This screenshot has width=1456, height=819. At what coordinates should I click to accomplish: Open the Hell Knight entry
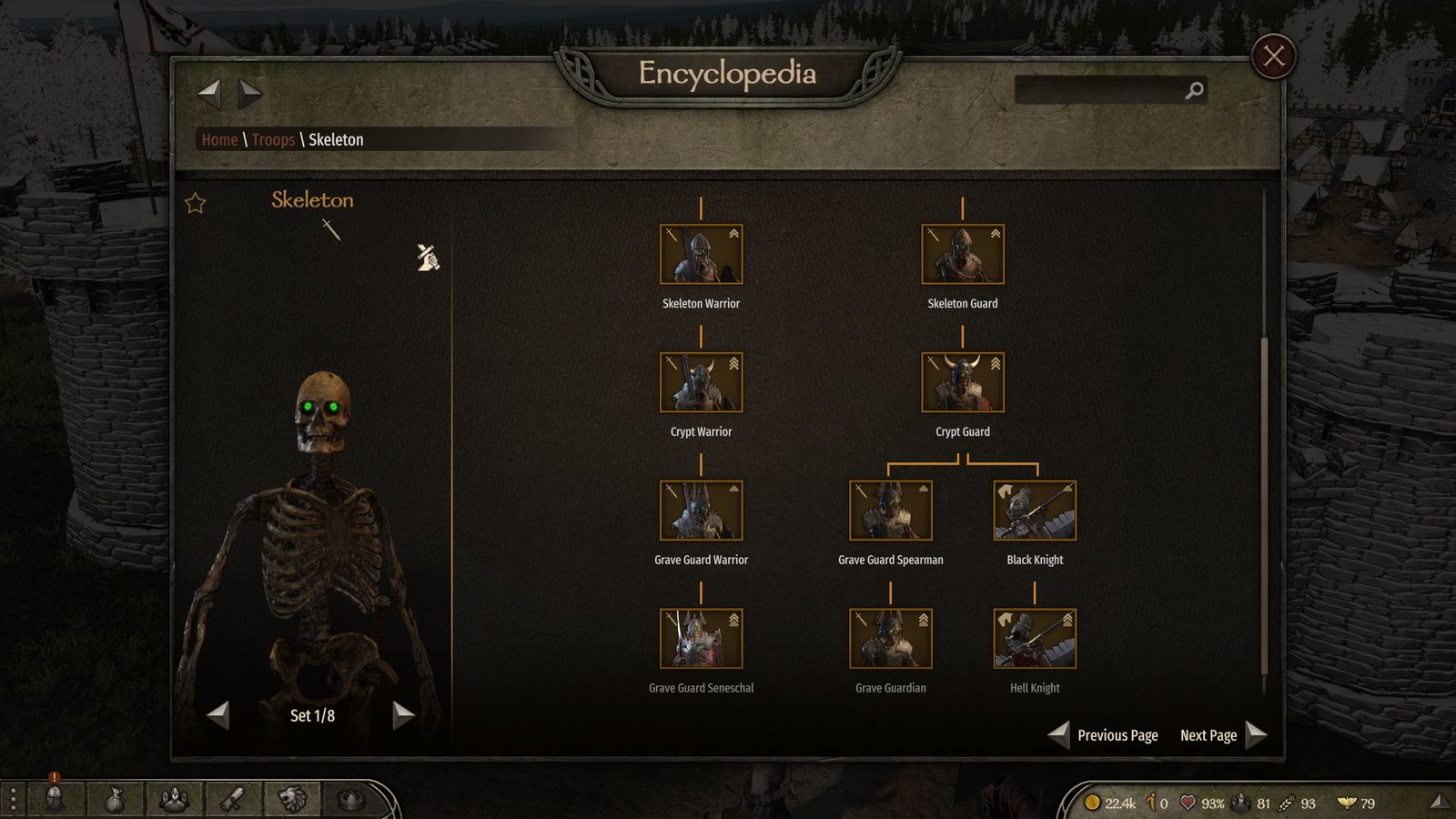1035,640
